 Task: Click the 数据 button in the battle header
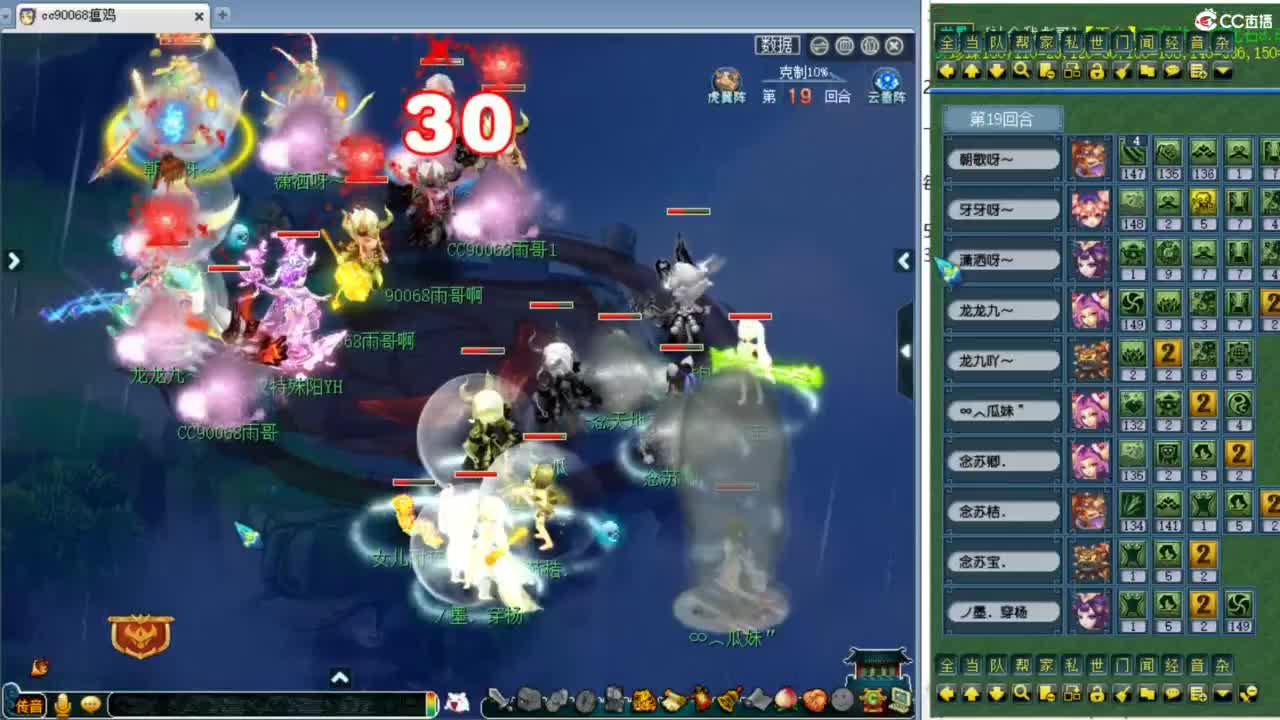click(777, 45)
